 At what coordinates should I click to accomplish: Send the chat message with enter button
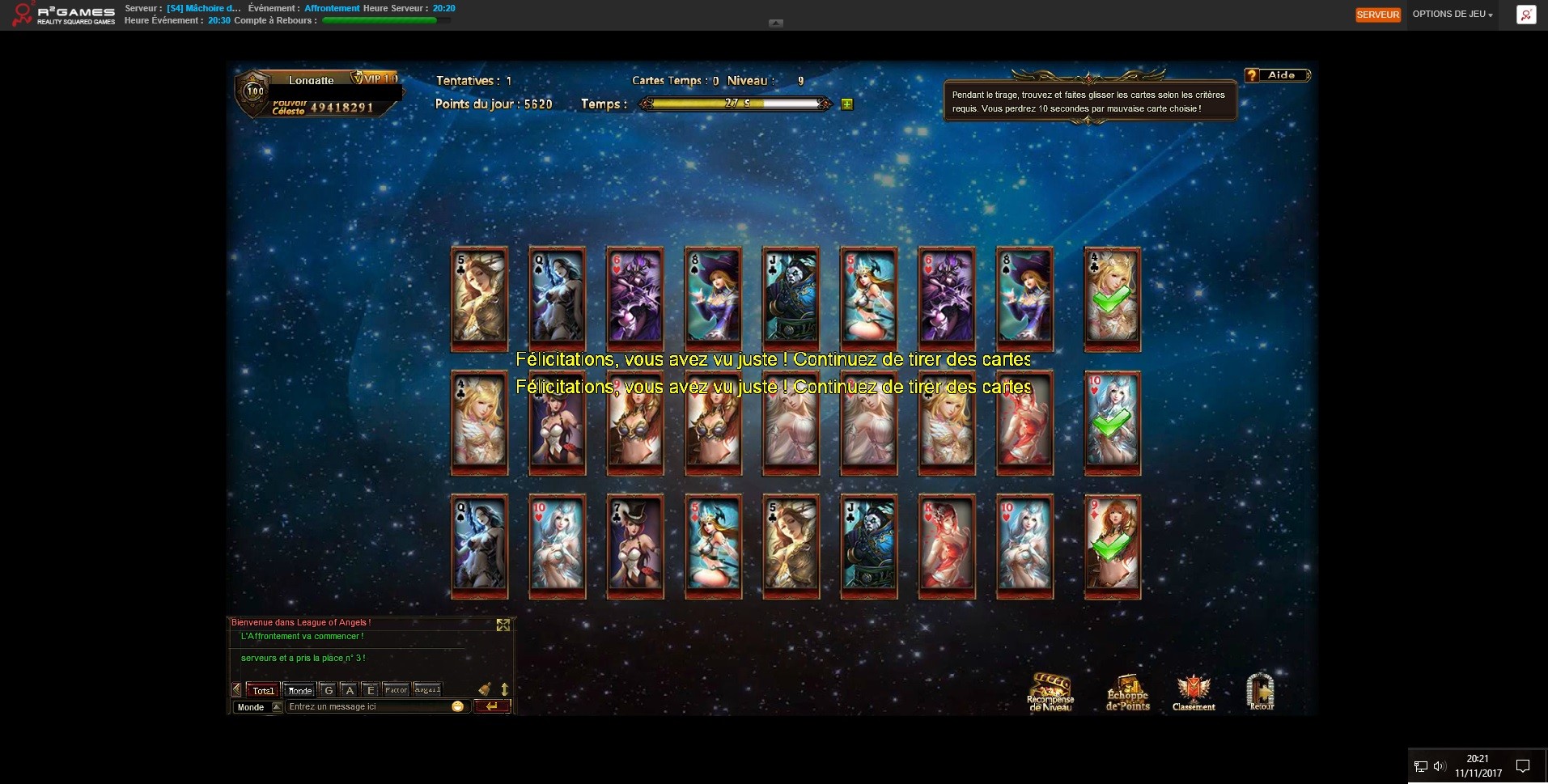point(492,707)
